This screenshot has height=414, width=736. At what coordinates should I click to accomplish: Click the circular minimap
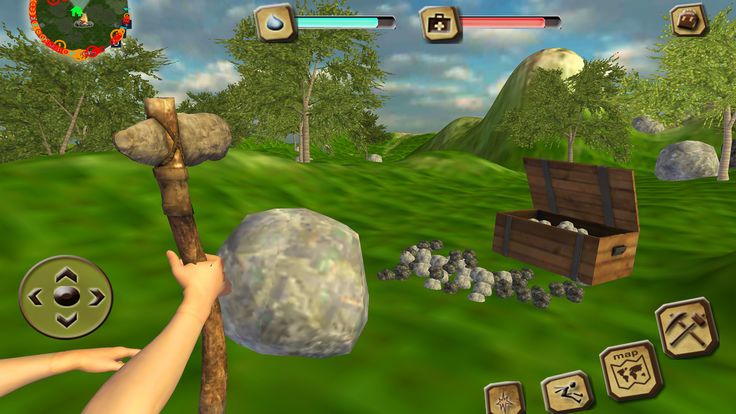click(x=80, y=24)
